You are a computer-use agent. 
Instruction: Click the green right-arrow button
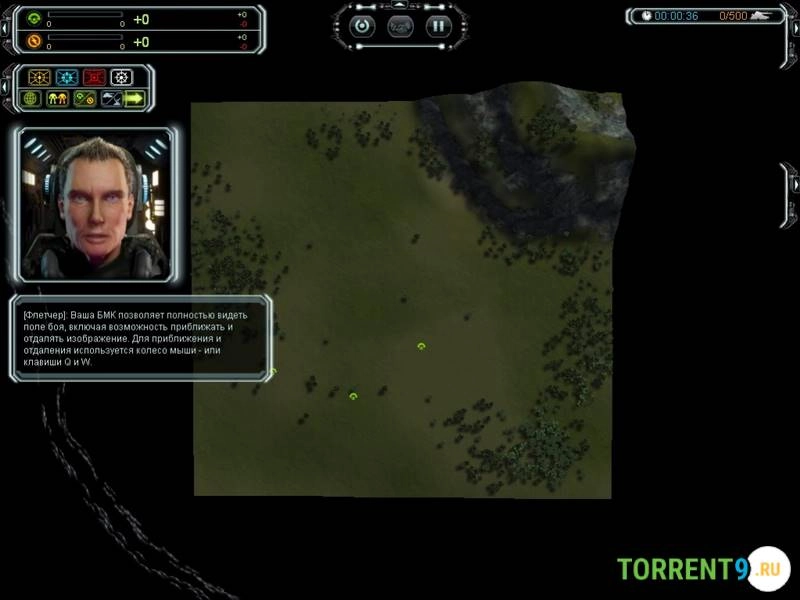134,99
